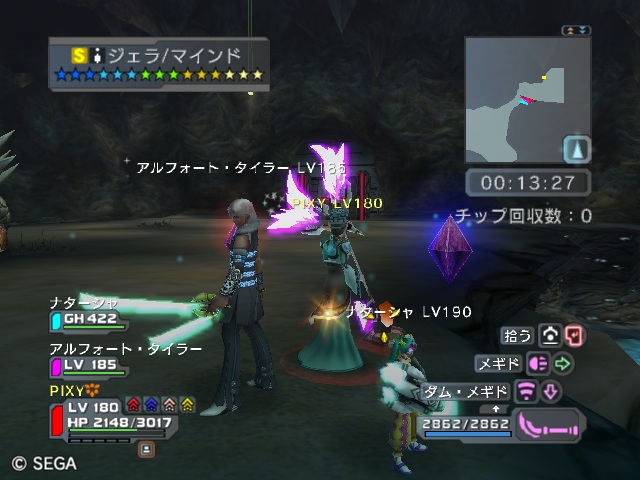Viewport: 640px width, 480px height.
Task: Click the small orange-framed icon below the HP gauge
Action: tap(147, 450)
